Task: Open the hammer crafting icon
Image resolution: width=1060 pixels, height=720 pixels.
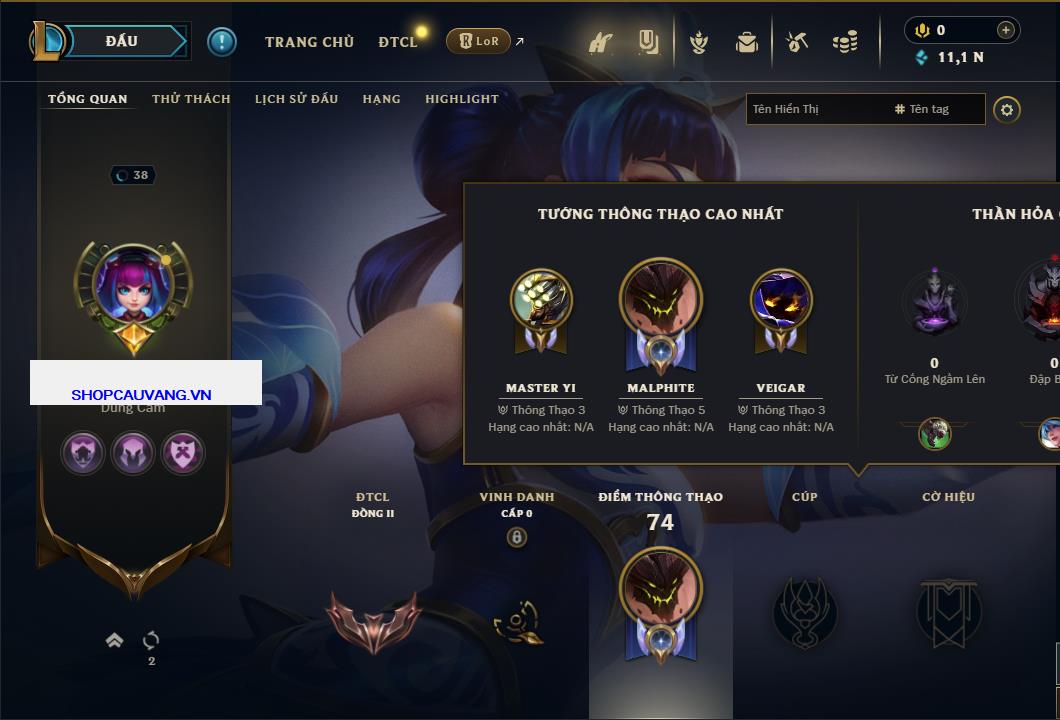Action: 796,42
